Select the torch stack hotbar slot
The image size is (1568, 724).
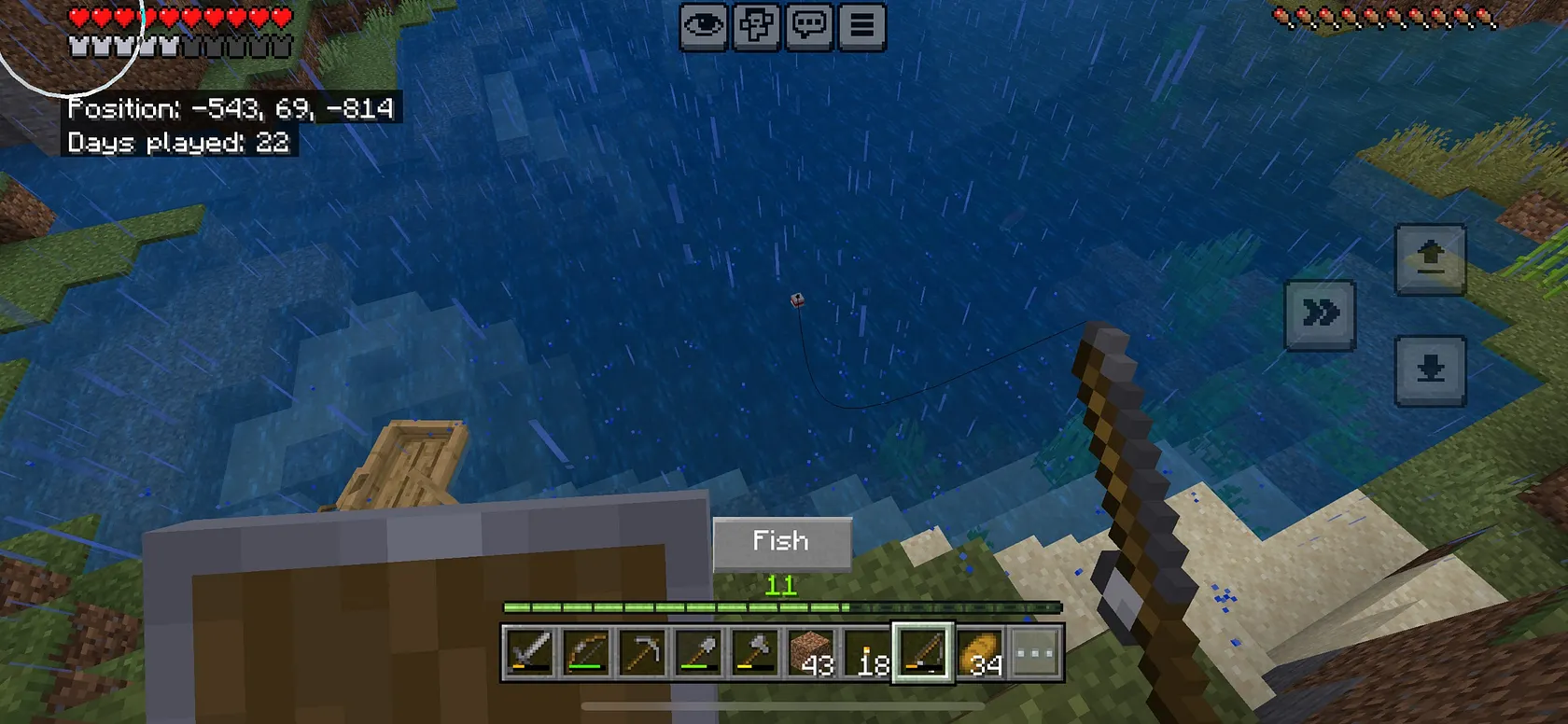867,652
